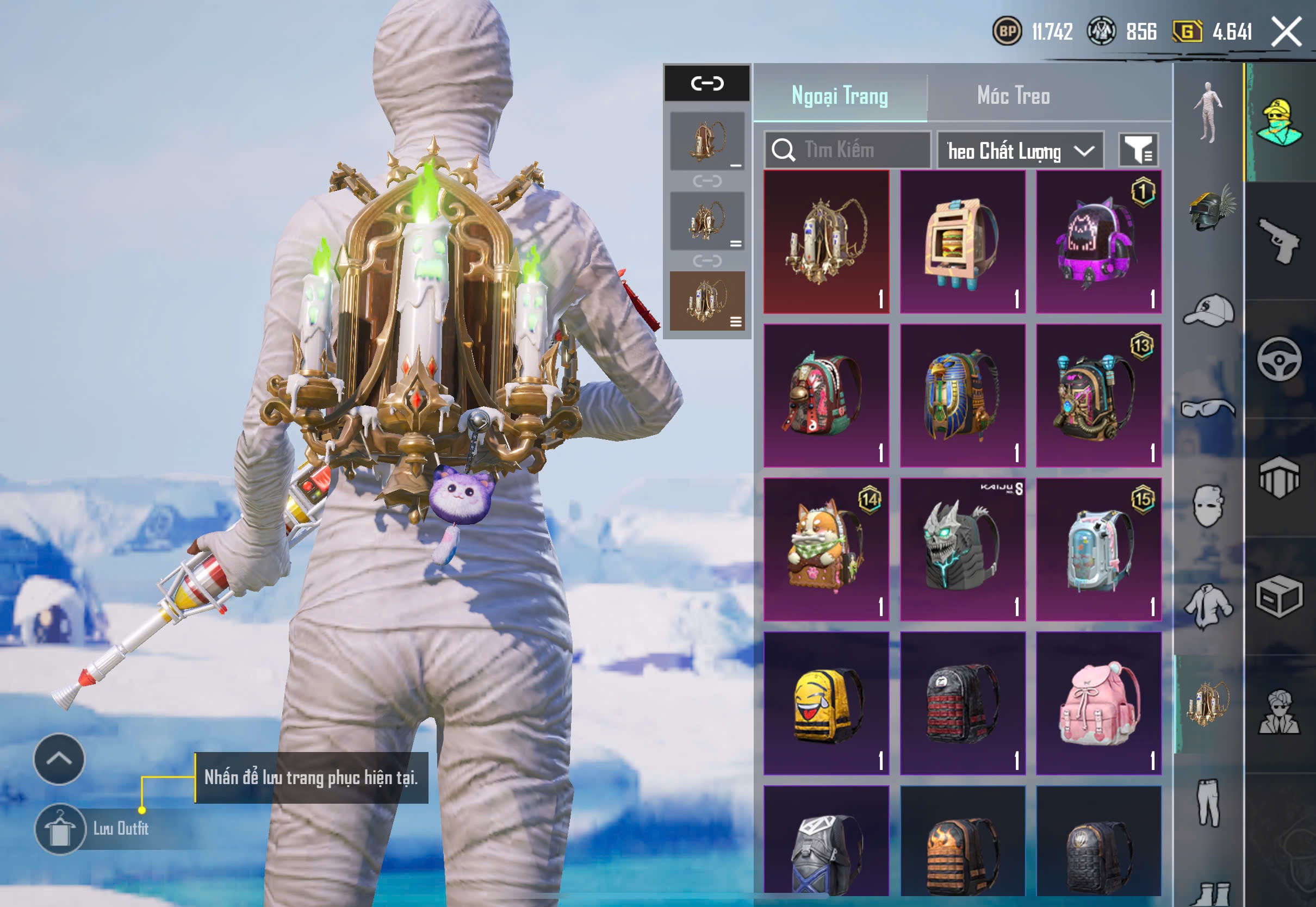The height and width of the screenshot is (907, 1316).
Task: Pick the corgi dog backpack
Action: tap(825, 550)
